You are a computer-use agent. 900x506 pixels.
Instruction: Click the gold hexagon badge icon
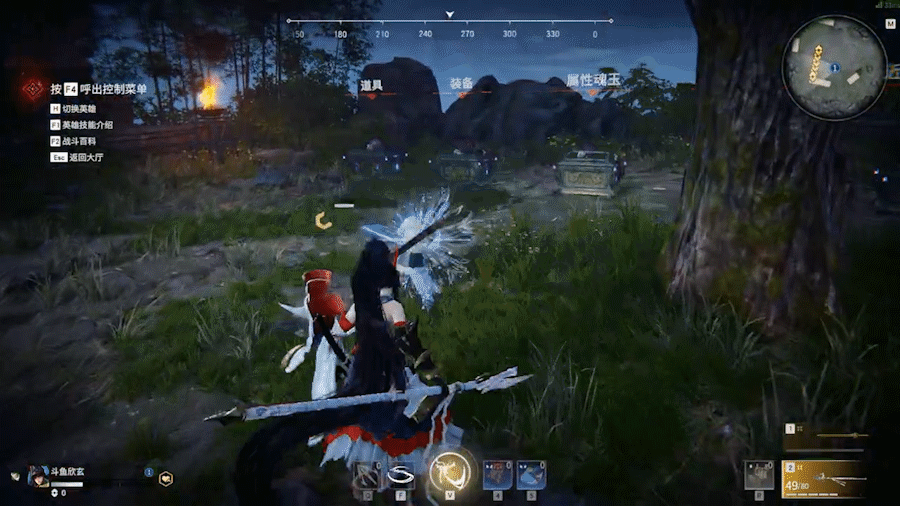coord(166,478)
